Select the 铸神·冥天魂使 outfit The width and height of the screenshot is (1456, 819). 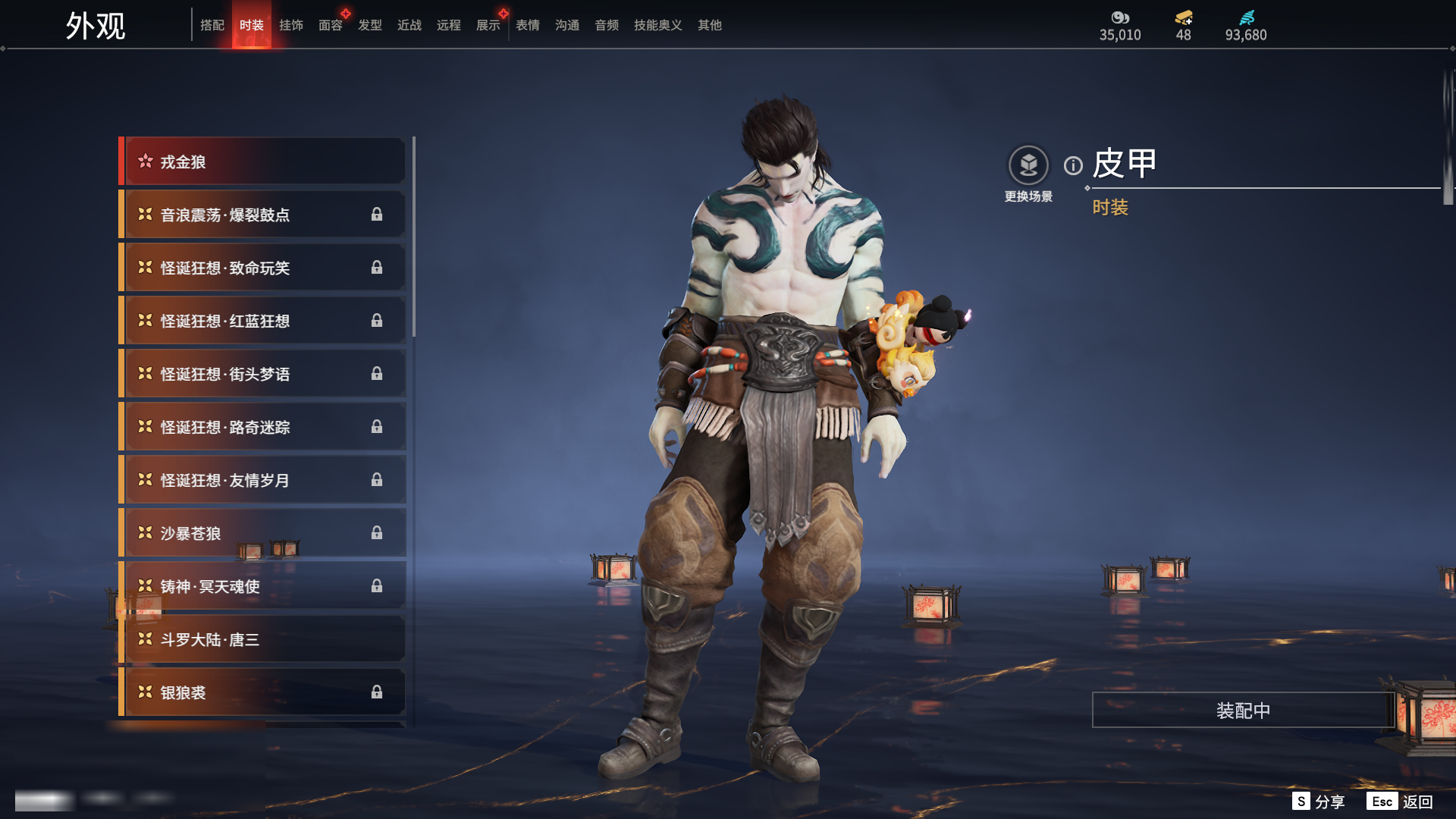[x=262, y=586]
